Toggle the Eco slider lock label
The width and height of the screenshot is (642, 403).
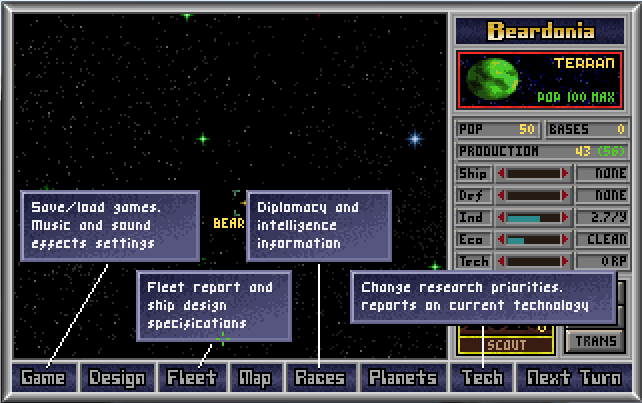[x=473, y=239]
